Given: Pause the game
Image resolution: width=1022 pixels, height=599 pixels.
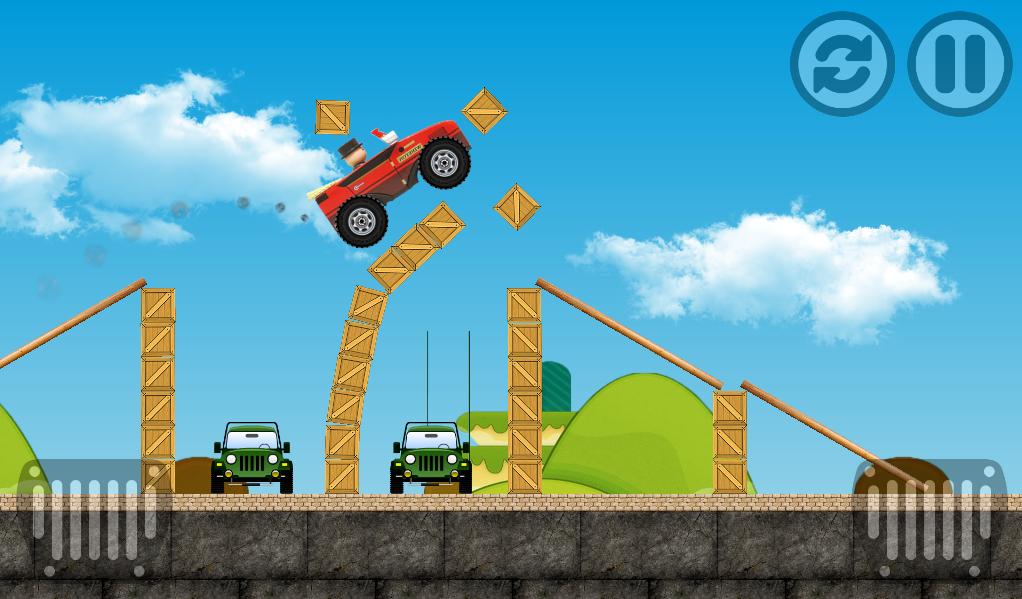Looking at the screenshot, I should click(x=959, y=64).
